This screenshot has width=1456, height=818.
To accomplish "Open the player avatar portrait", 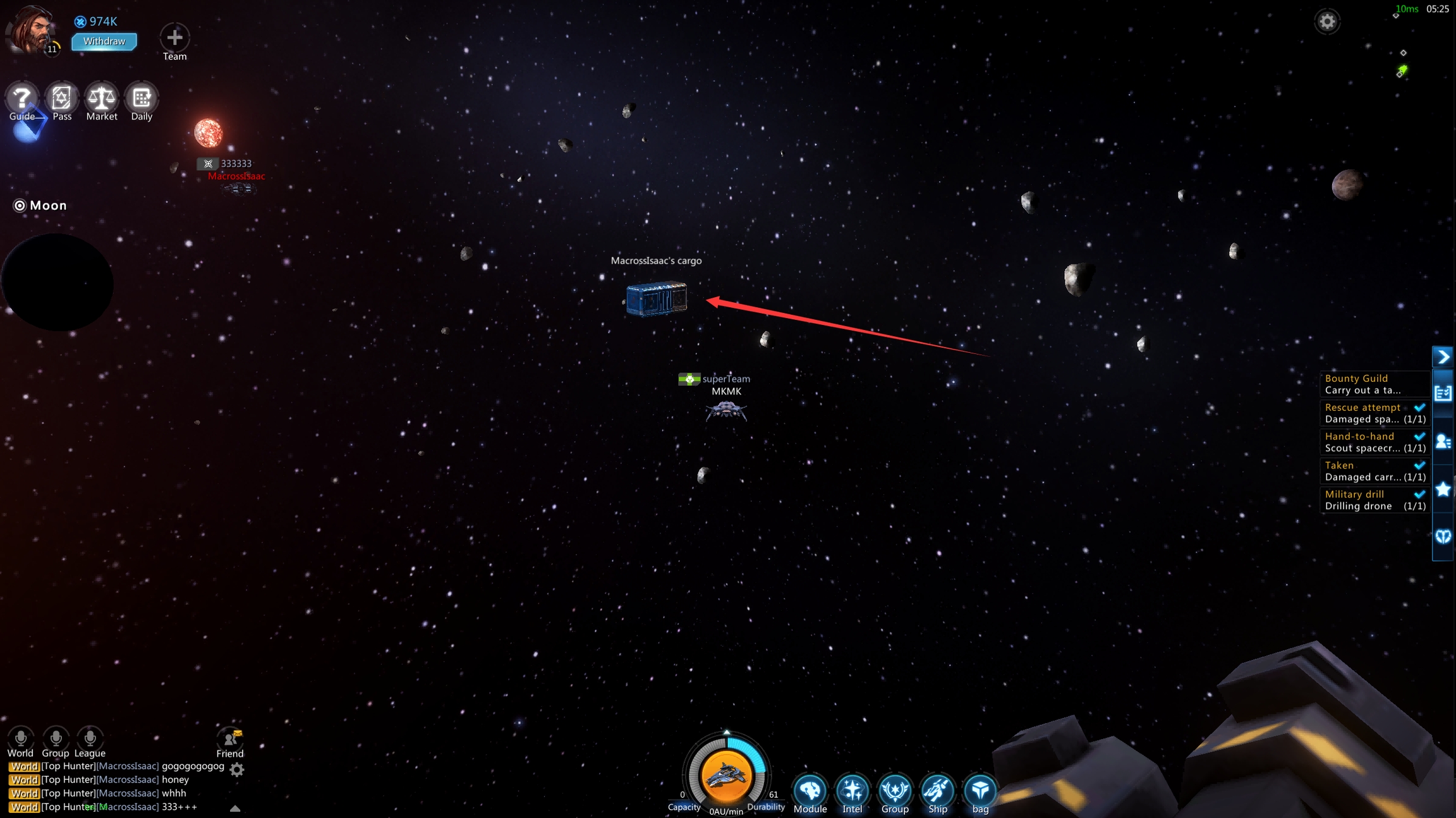I will click(x=32, y=30).
